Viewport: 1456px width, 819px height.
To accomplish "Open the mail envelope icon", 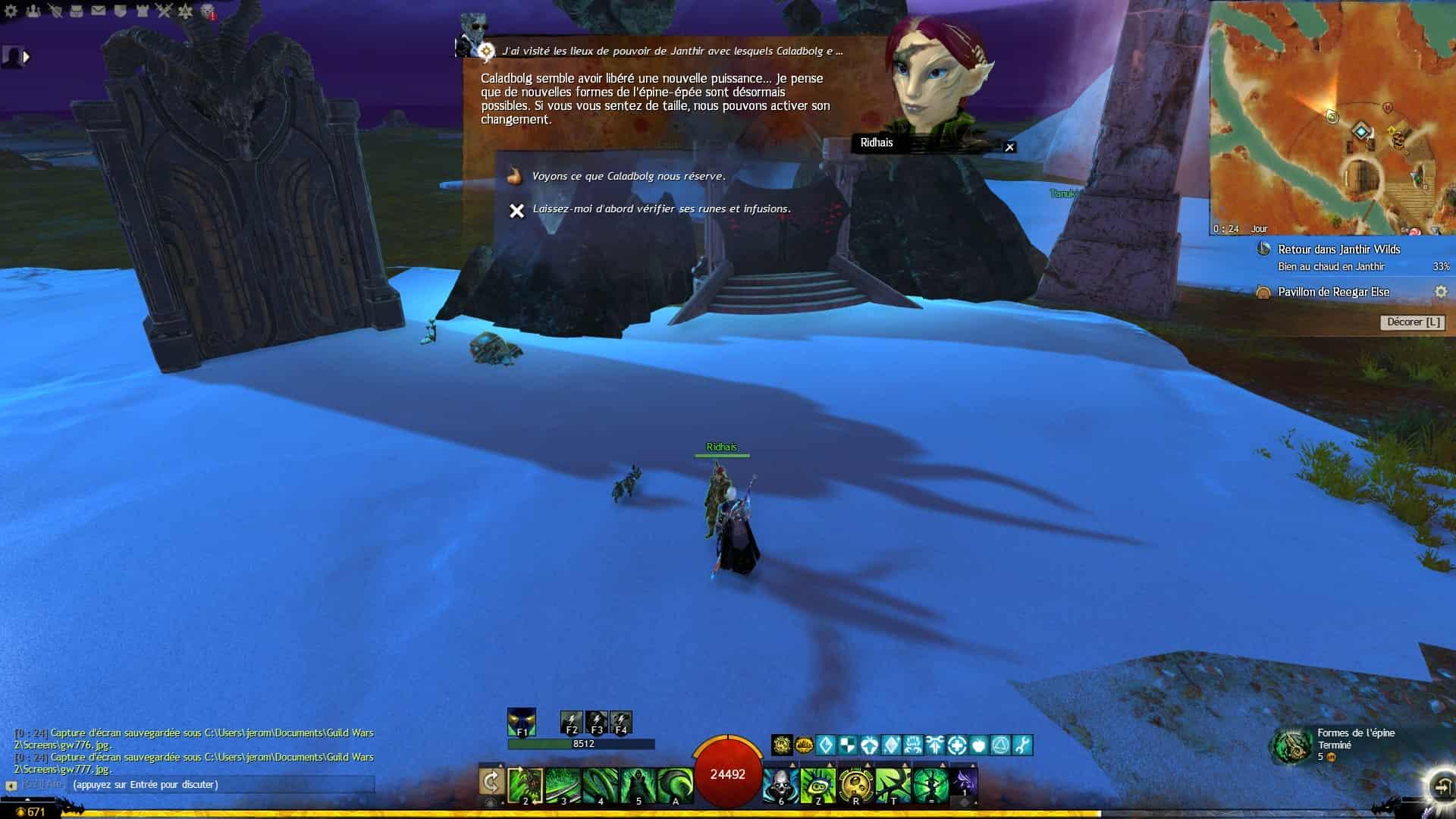I will pos(99,11).
